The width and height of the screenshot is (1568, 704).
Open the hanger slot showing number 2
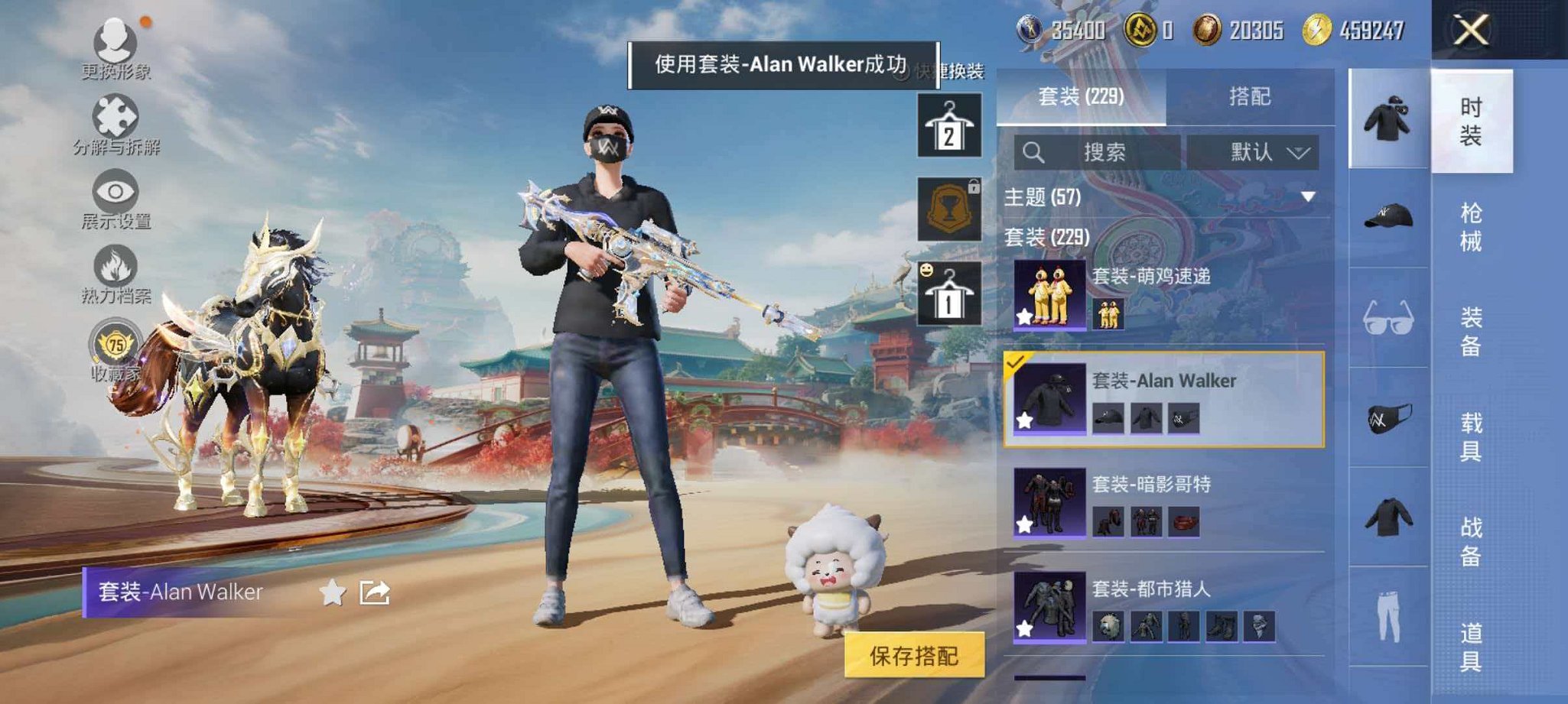pyautogui.click(x=949, y=126)
